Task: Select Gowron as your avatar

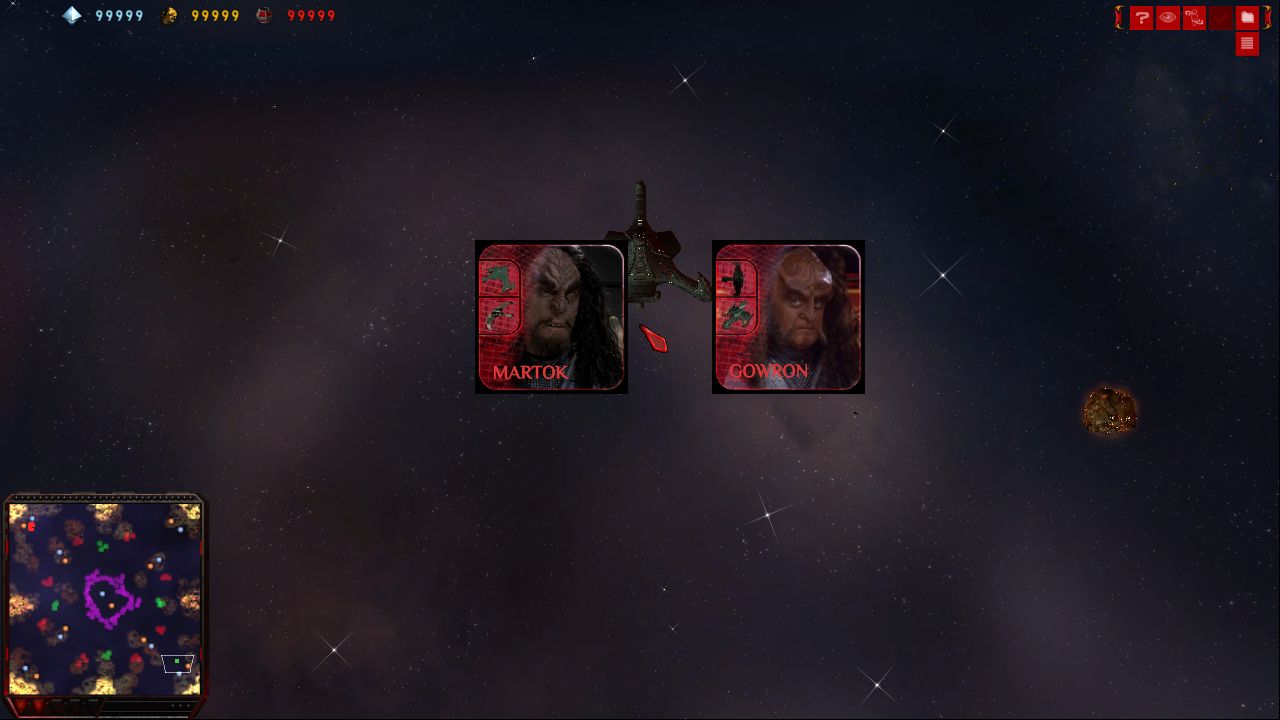Action: pos(788,317)
